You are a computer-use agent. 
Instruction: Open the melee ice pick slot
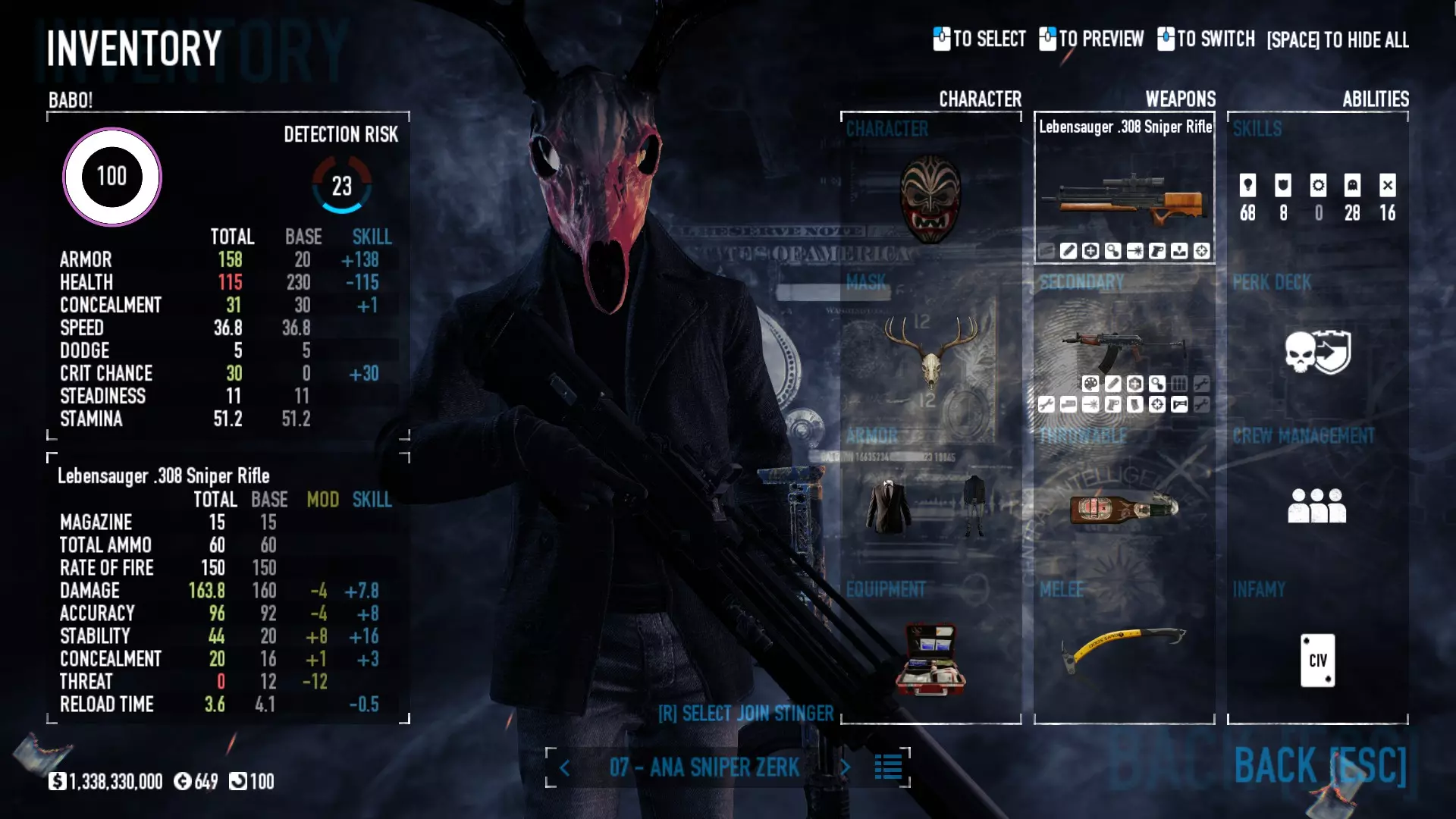coord(1125,648)
